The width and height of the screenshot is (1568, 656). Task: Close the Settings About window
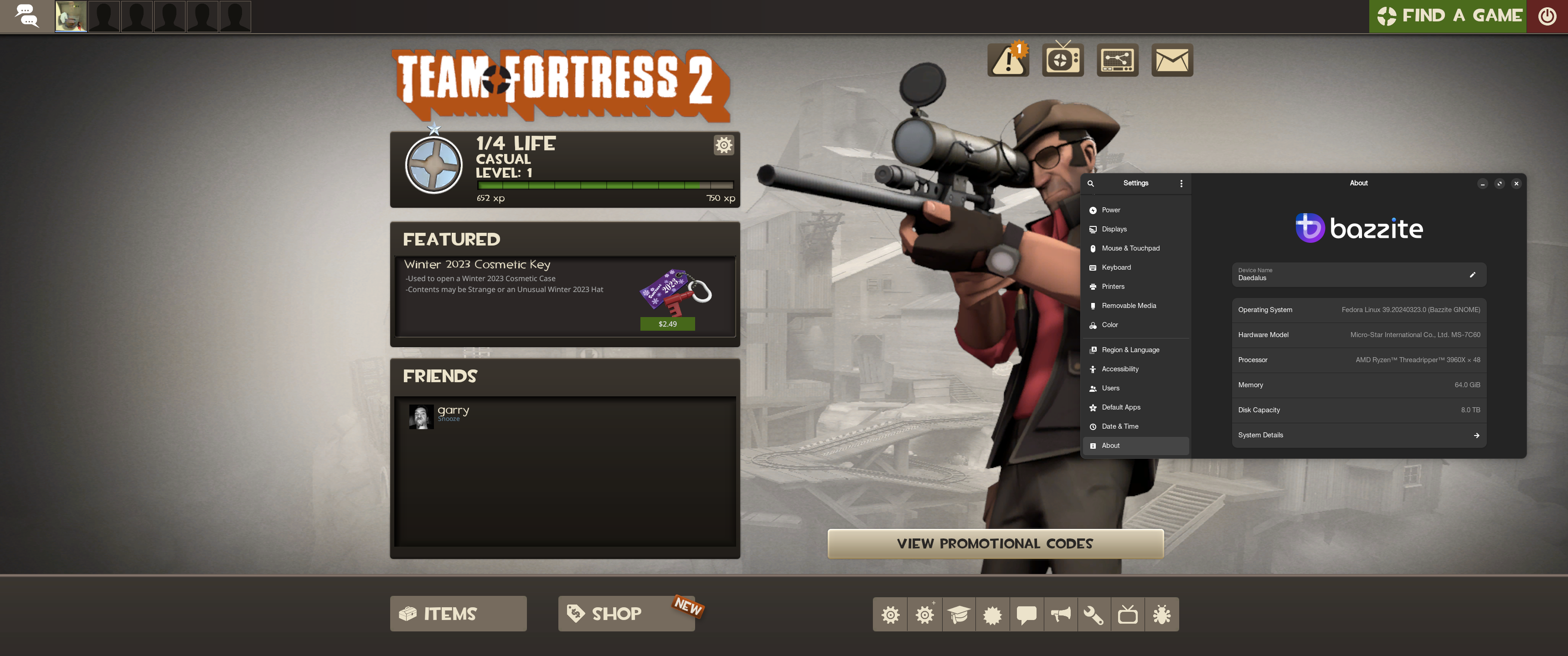(1516, 183)
